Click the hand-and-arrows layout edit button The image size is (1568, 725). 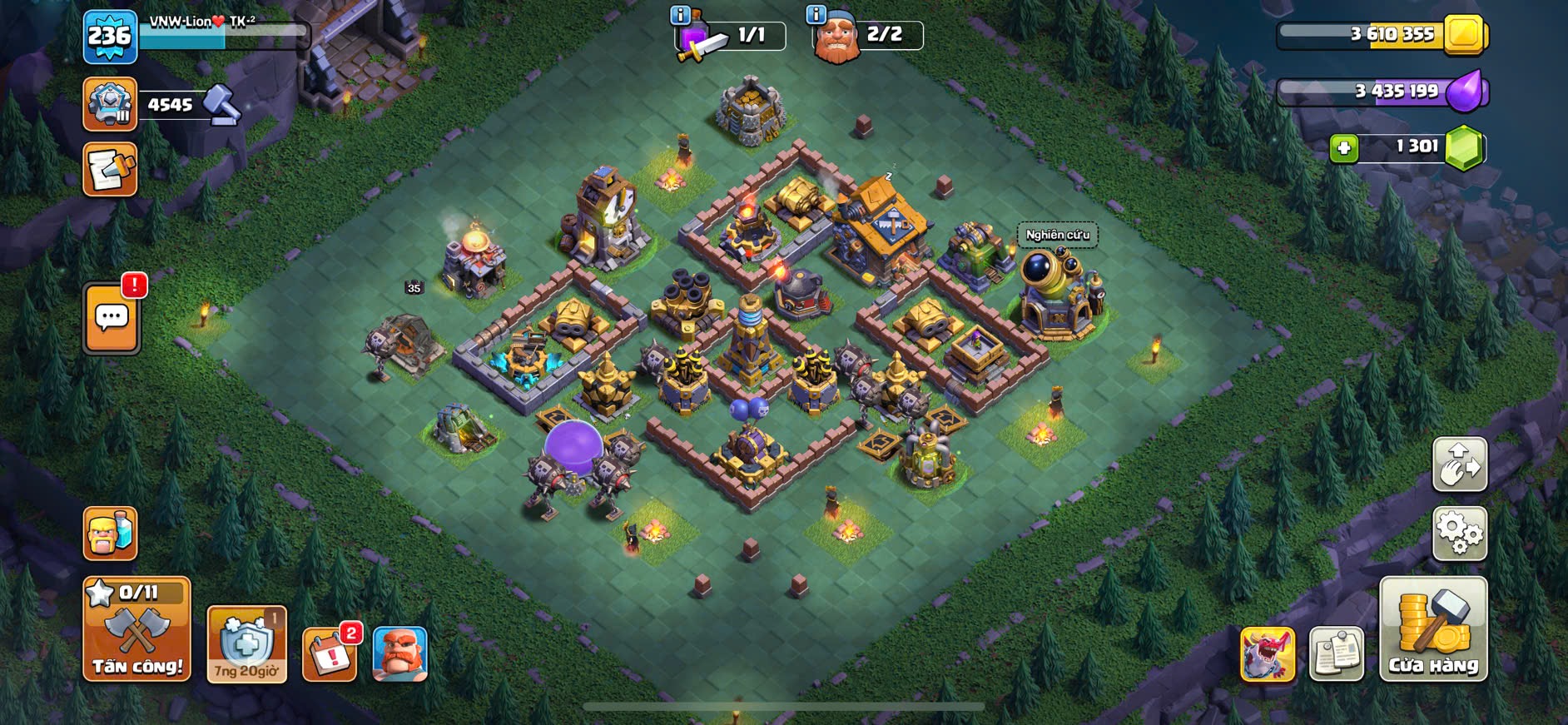1459,464
